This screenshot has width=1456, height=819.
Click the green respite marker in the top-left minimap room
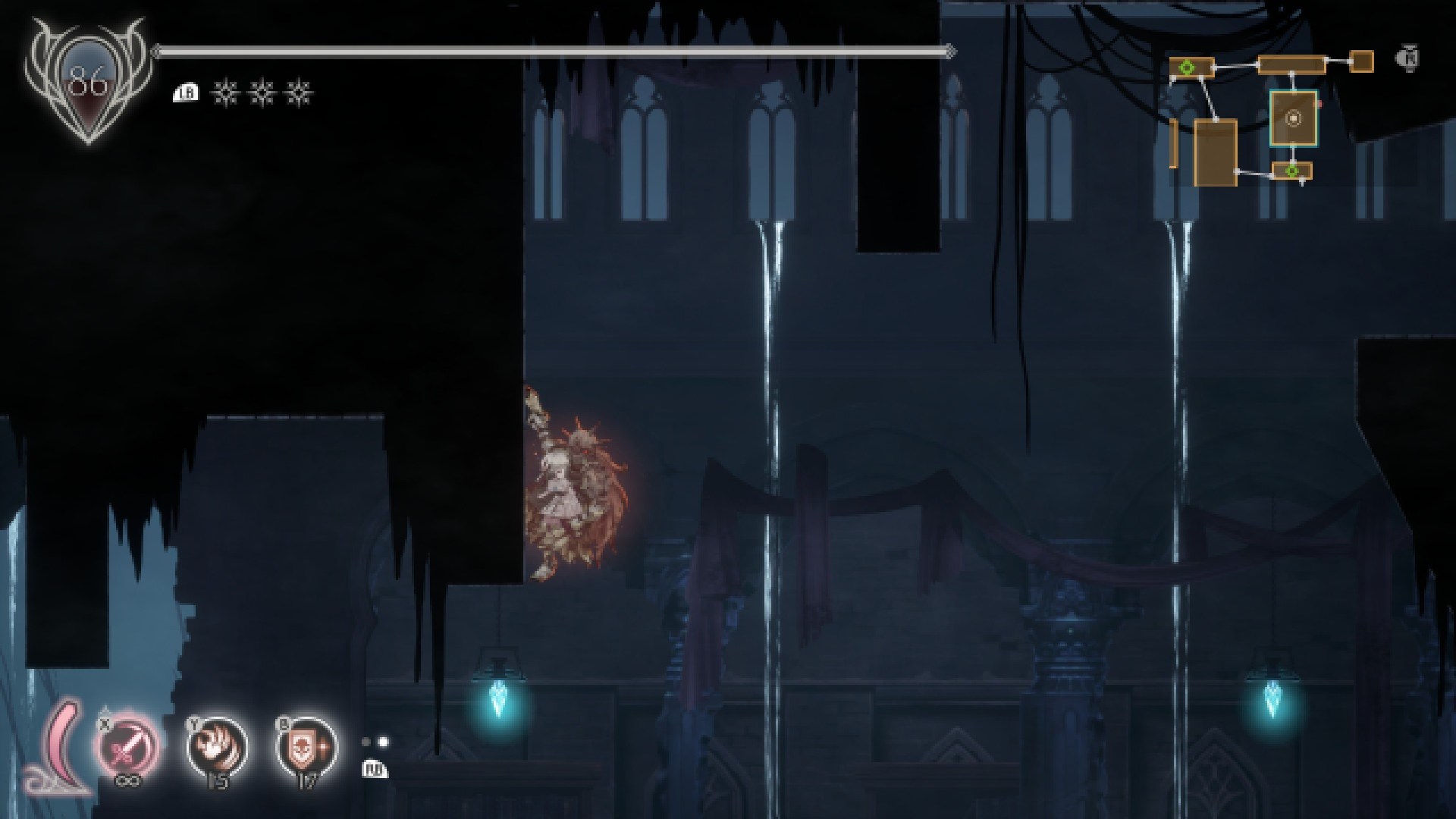click(x=1188, y=67)
